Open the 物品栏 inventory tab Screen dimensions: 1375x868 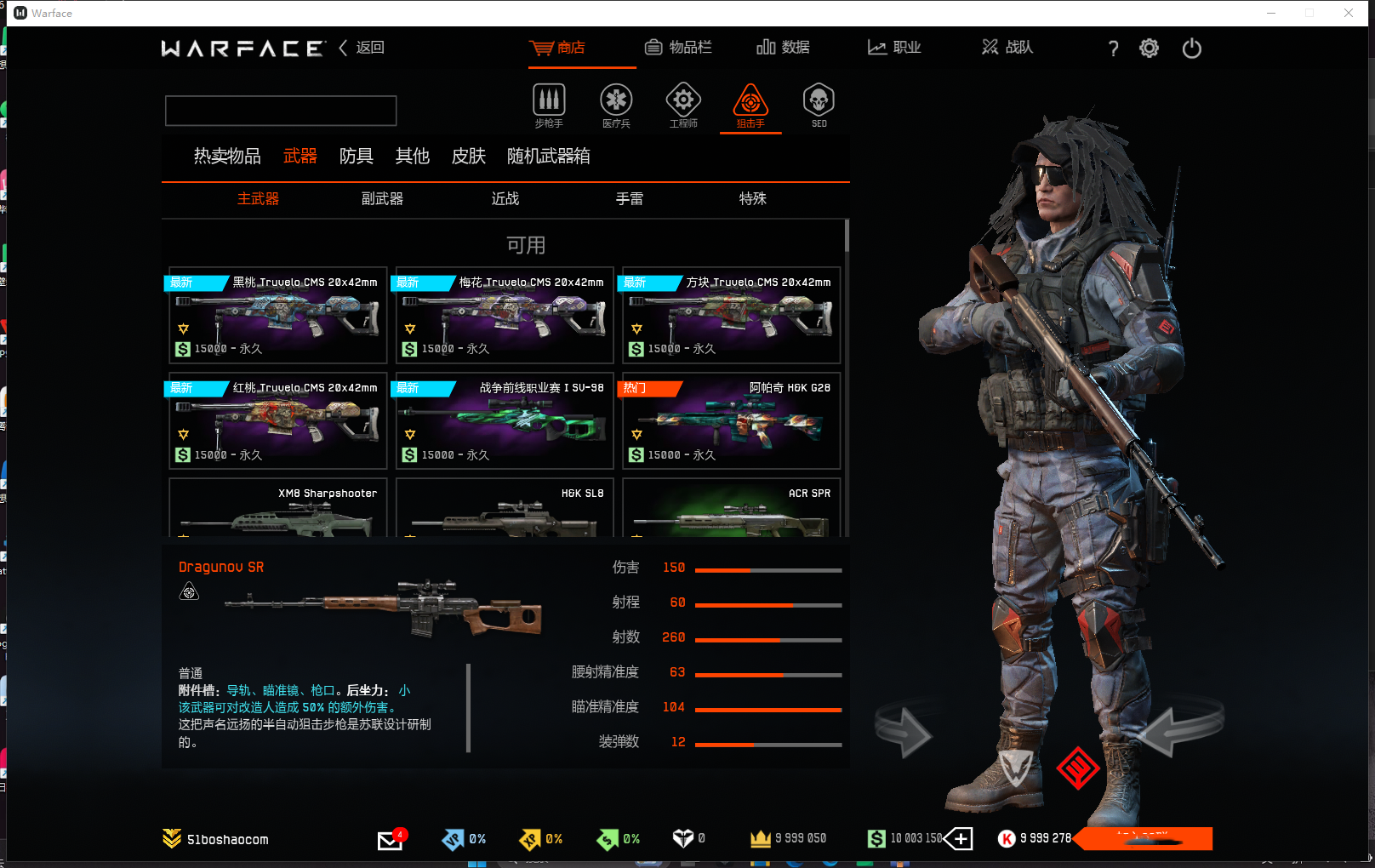pos(678,48)
